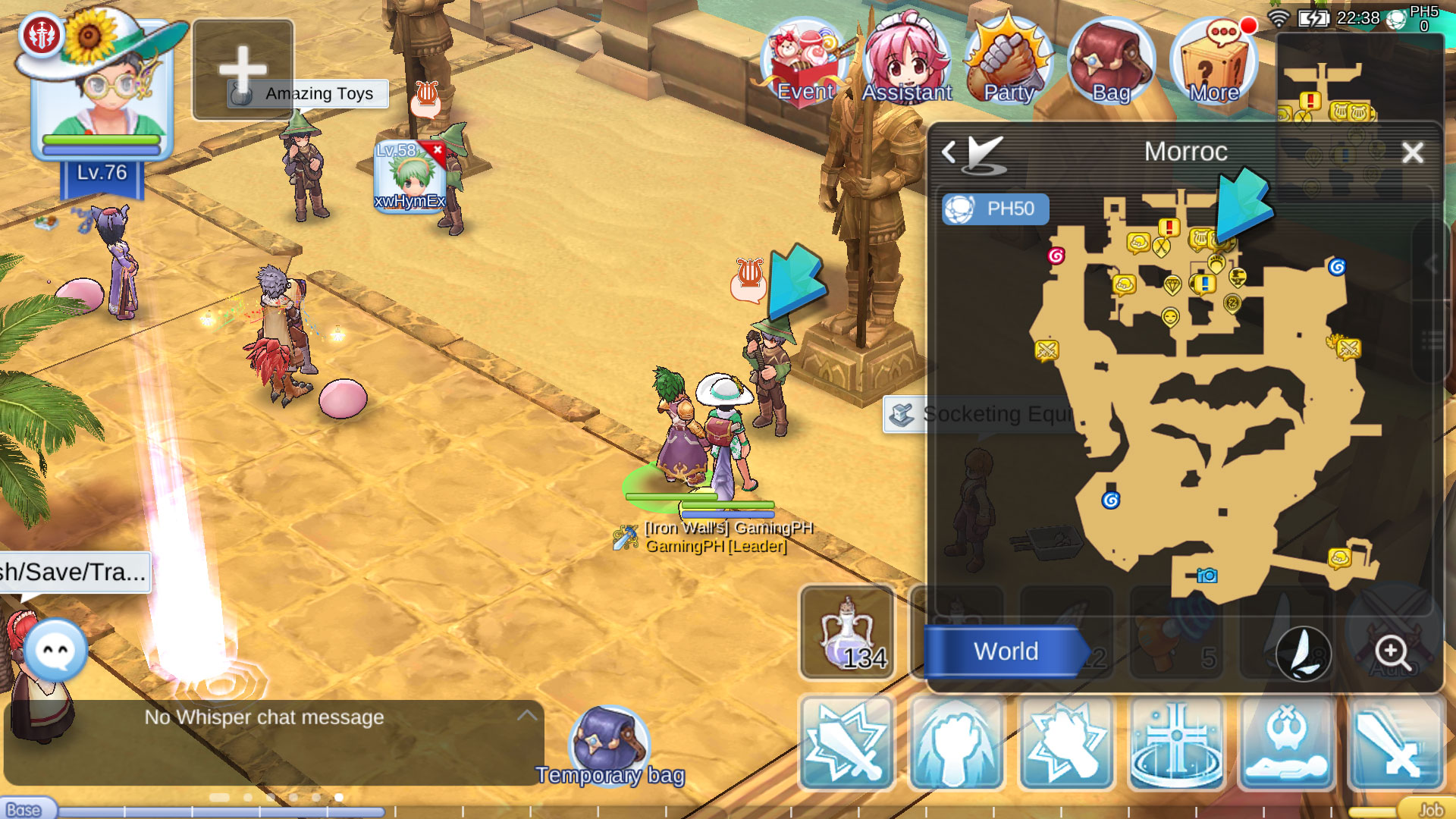Screen dimensions: 1456x819
Task: Select the PH50 channel button
Action: pyautogui.click(x=996, y=209)
